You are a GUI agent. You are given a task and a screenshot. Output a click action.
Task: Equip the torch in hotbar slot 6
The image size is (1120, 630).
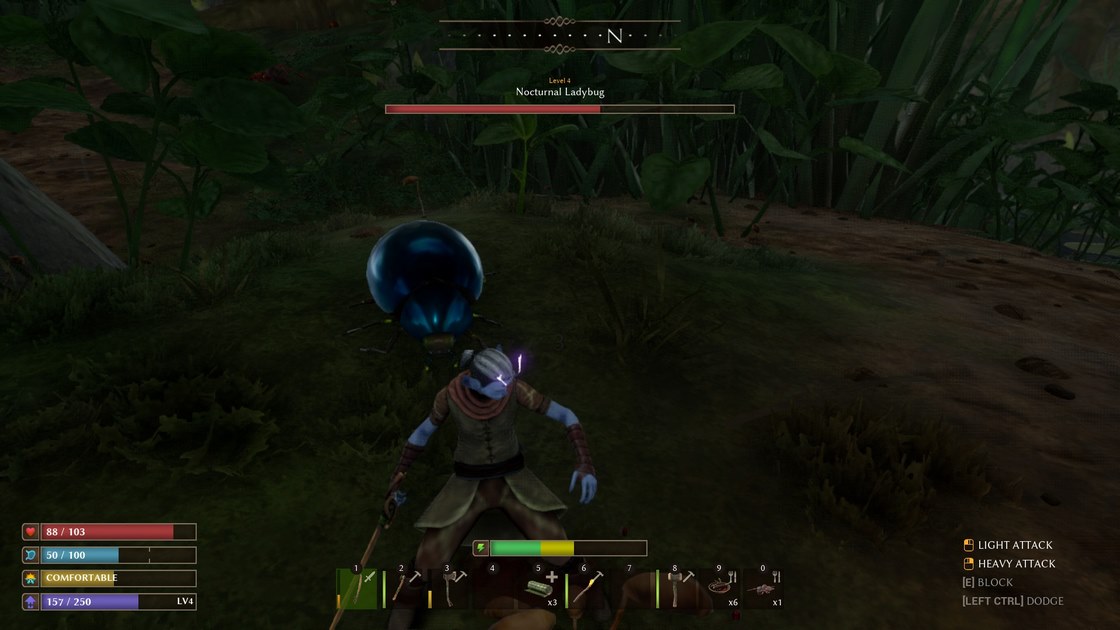[587, 588]
